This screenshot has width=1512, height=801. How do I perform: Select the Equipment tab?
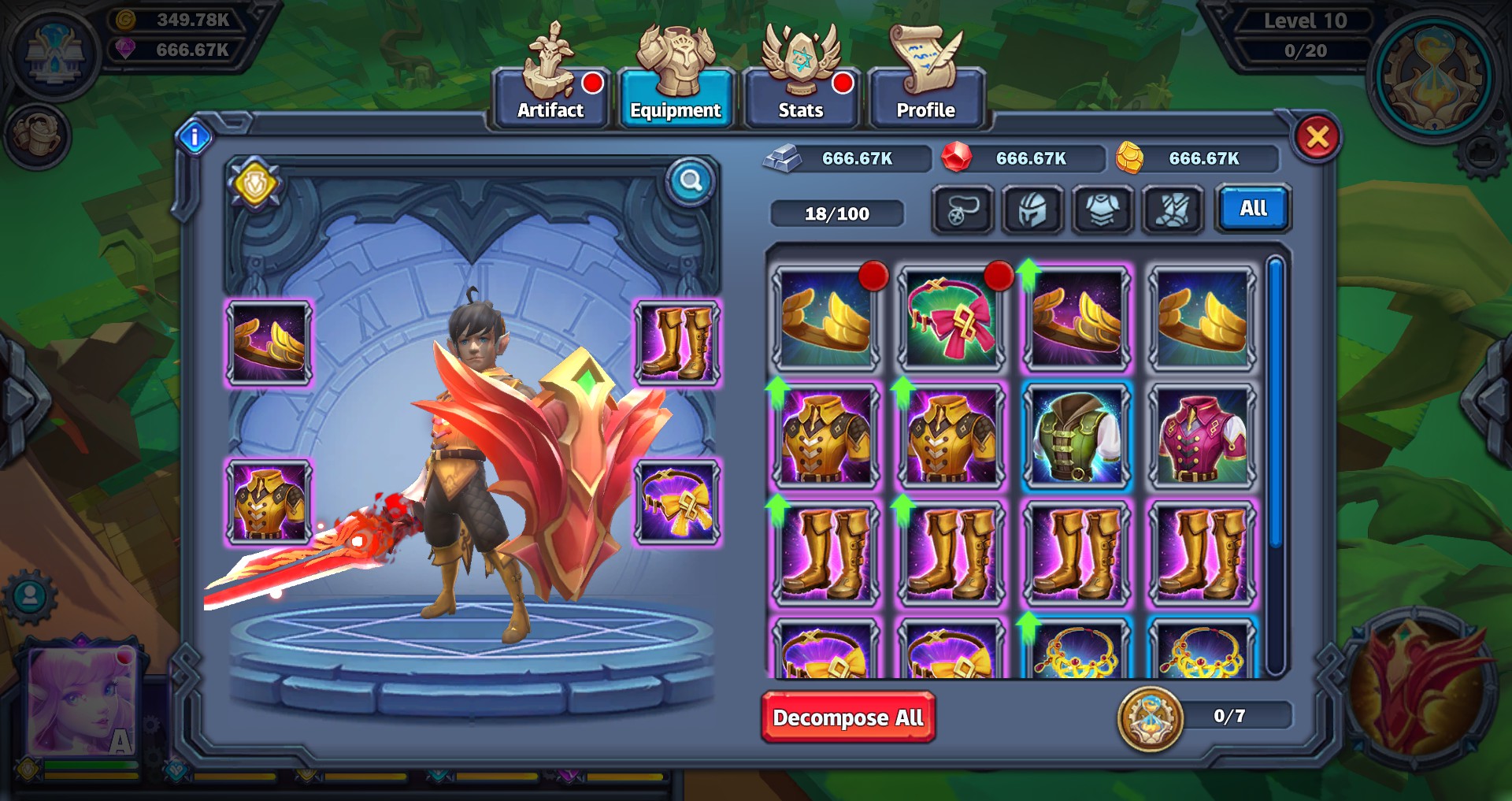(x=675, y=98)
